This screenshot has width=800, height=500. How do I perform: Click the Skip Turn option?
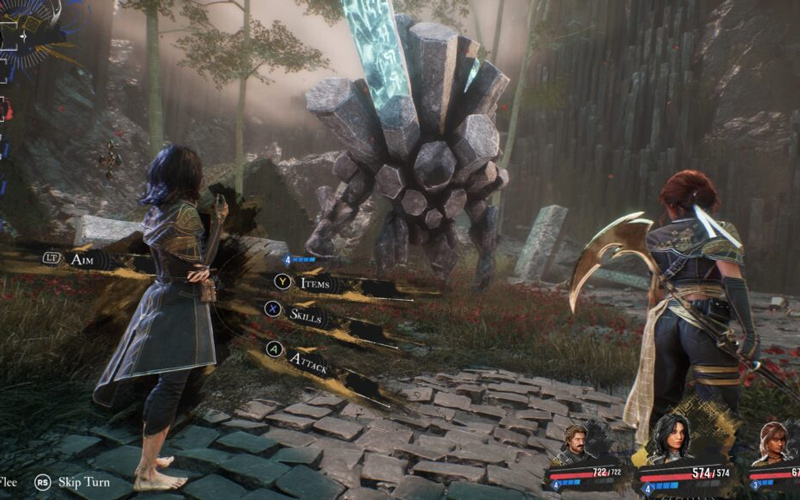point(81,481)
